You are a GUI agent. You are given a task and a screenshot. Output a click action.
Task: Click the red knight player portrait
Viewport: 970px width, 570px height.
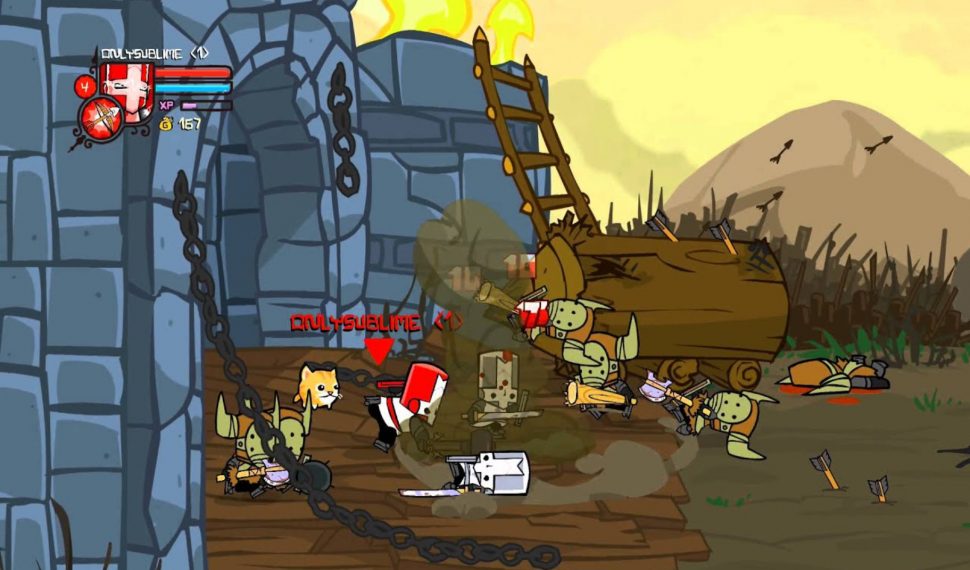pos(126,80)
